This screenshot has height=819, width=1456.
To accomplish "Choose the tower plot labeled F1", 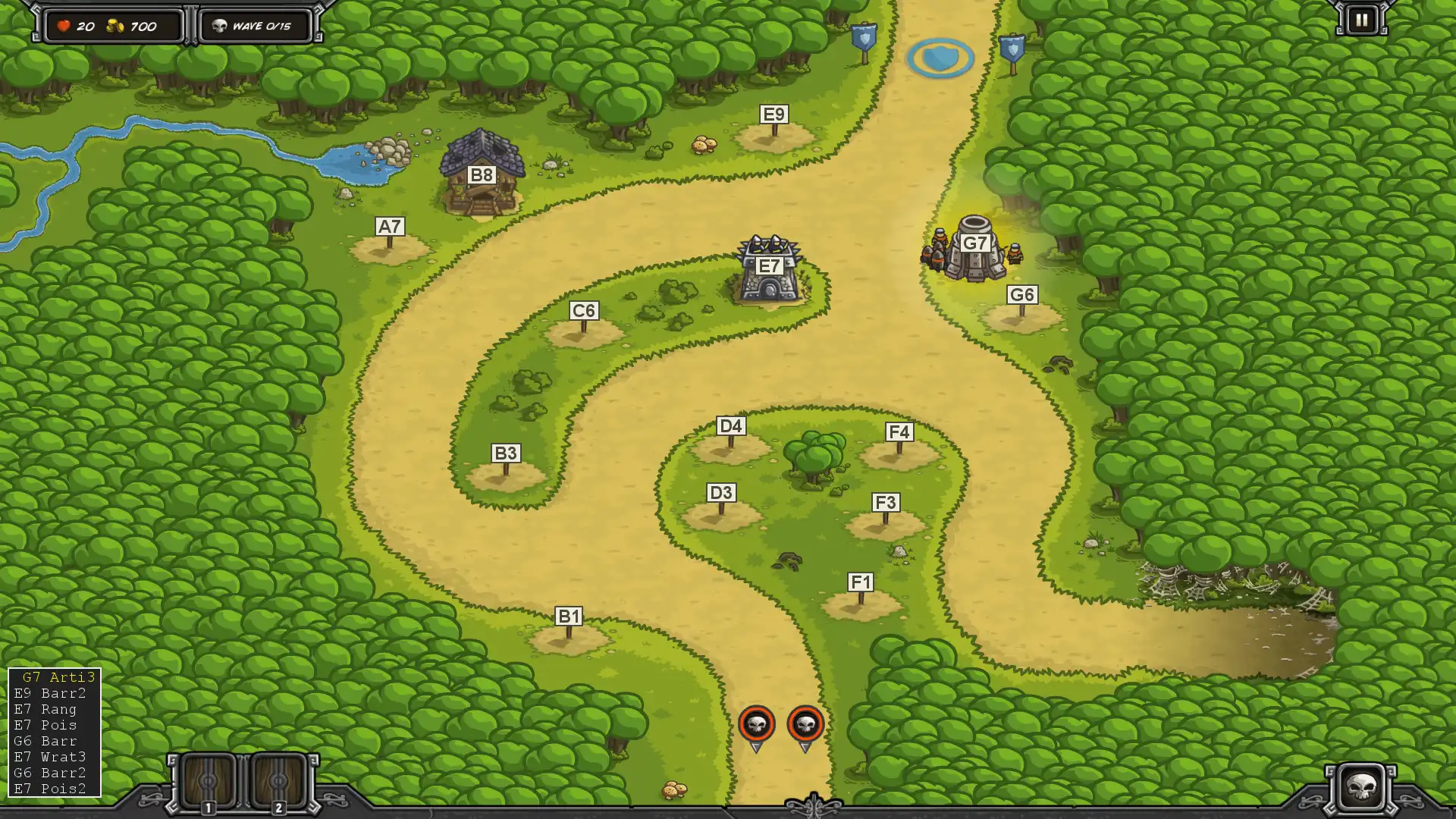I will point(861,604).
